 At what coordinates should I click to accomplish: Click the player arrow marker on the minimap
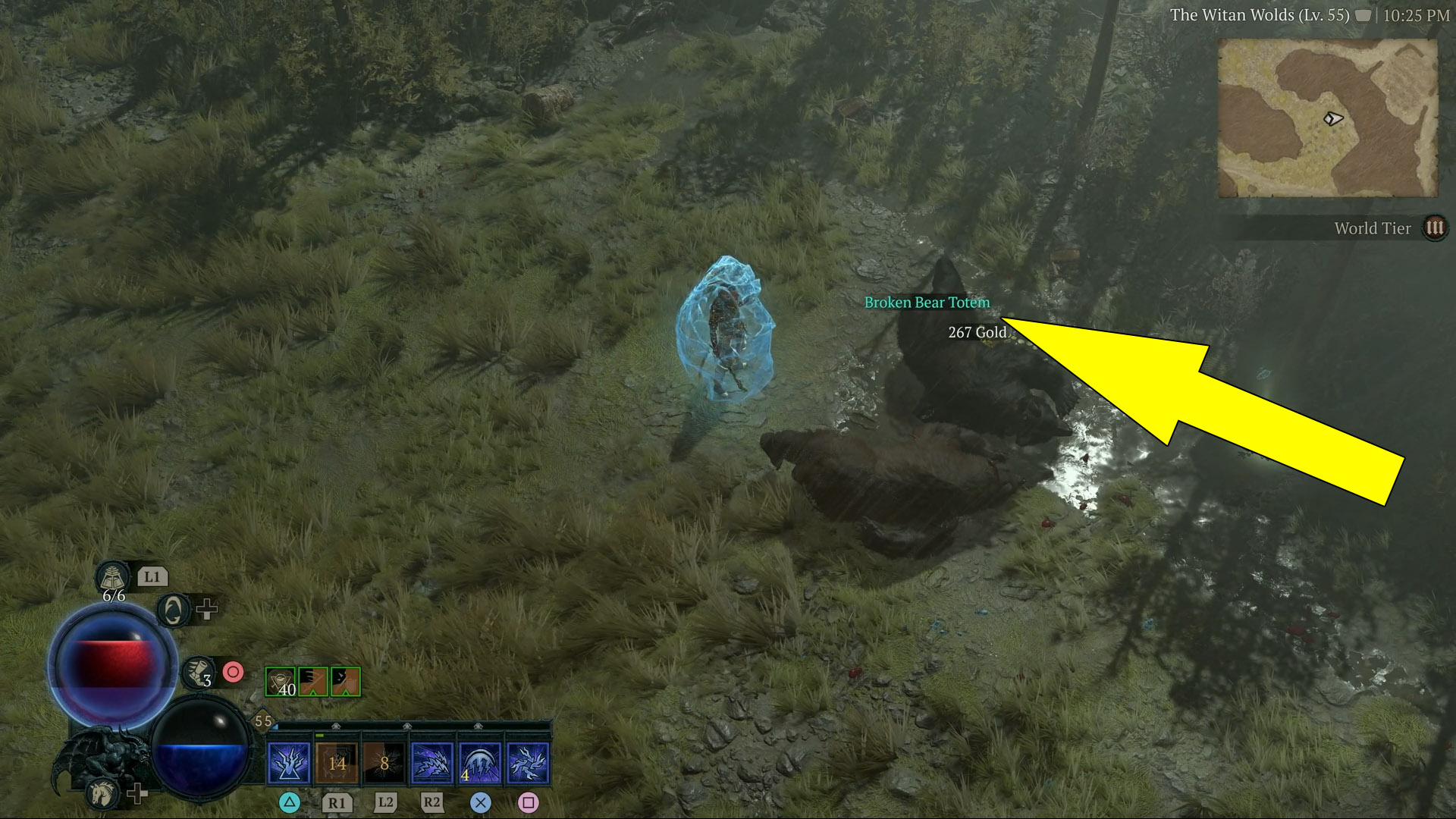pos(1332,118)
